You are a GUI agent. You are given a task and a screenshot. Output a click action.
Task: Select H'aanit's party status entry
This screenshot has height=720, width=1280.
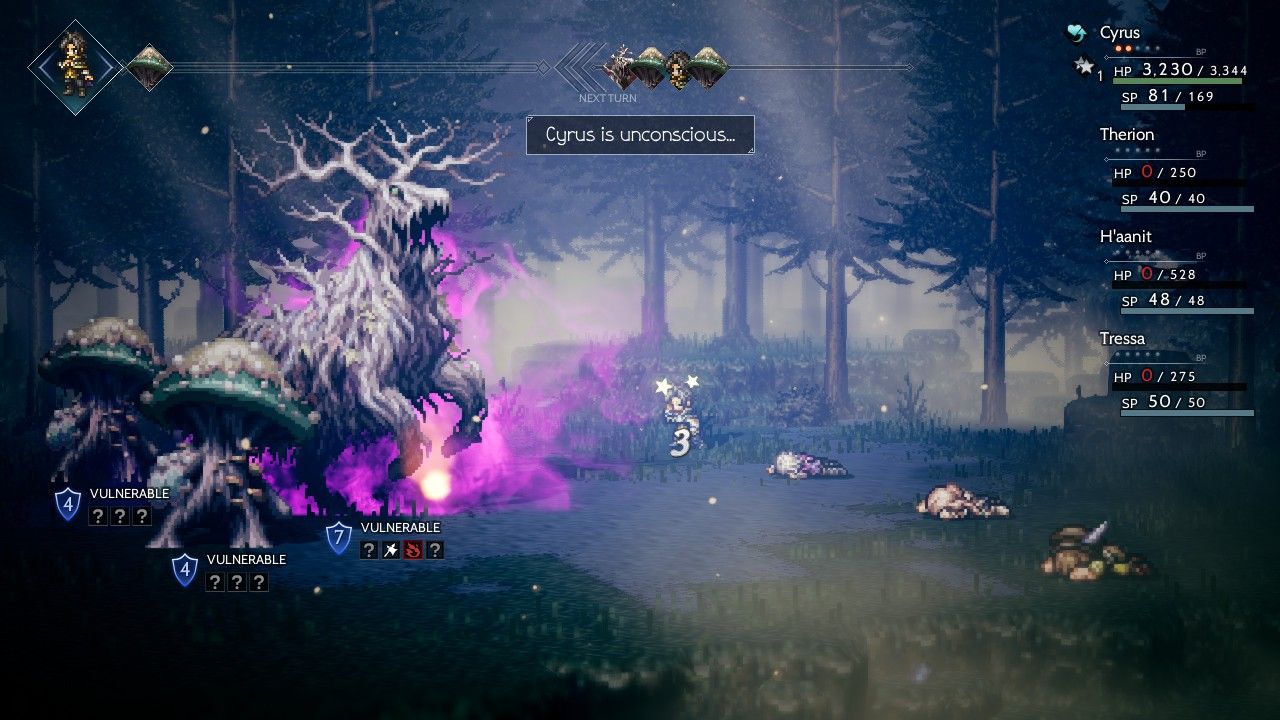tap(1126, 237)
